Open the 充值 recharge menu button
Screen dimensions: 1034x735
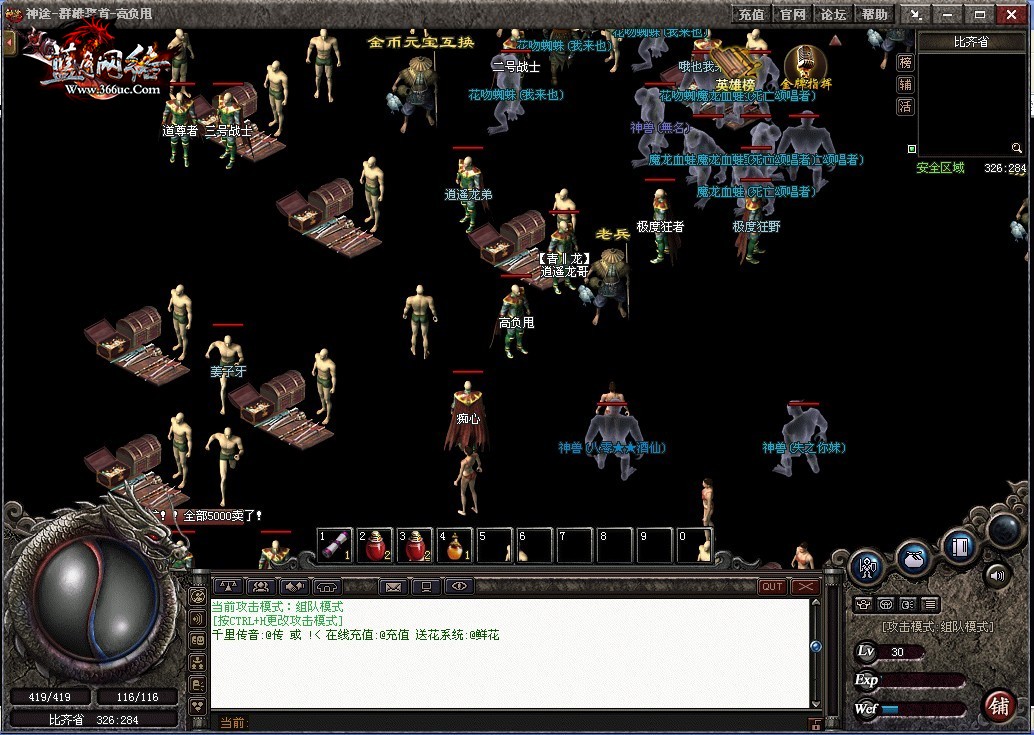click(751, 15)
